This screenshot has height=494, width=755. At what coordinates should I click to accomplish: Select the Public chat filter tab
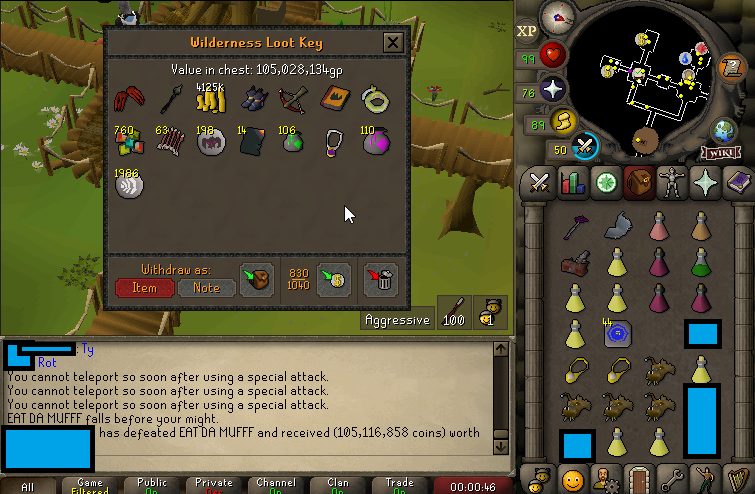coord(152,485)
